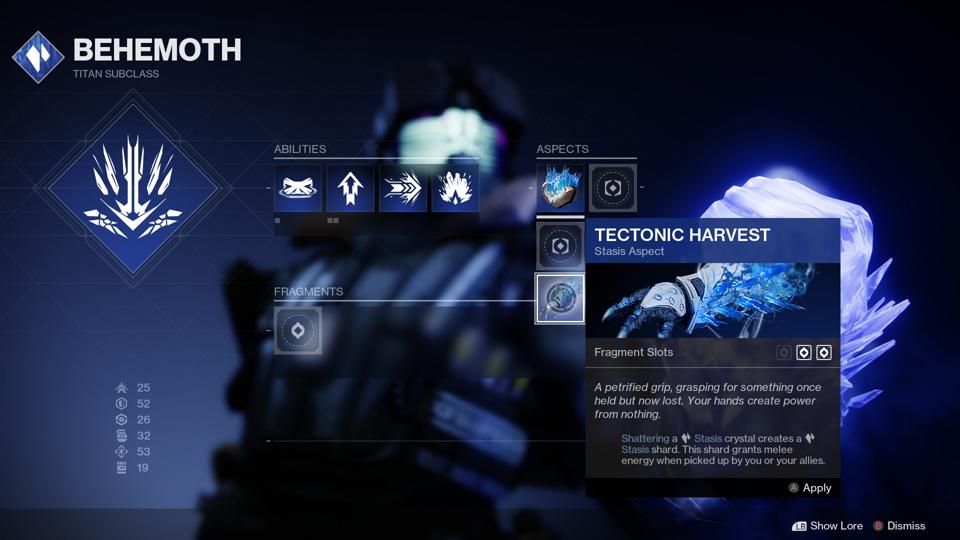Choose the upward-arrow jump ability icon
This screenshot has width=960, height=540.
pyautogui.click(x=350, y=188)
